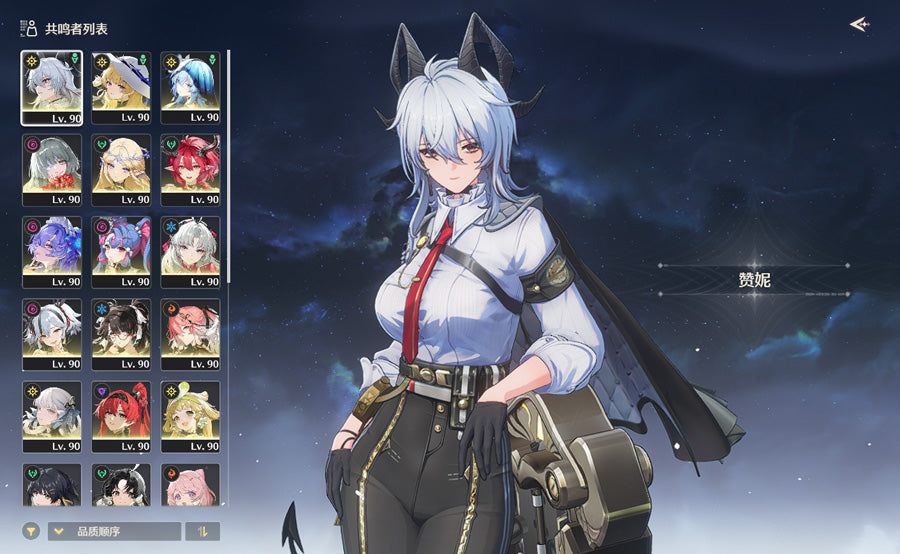Pick the pink-haired resonator with cat ears
Viewport: 900px width, 554px height.
(x=190, y=485)
